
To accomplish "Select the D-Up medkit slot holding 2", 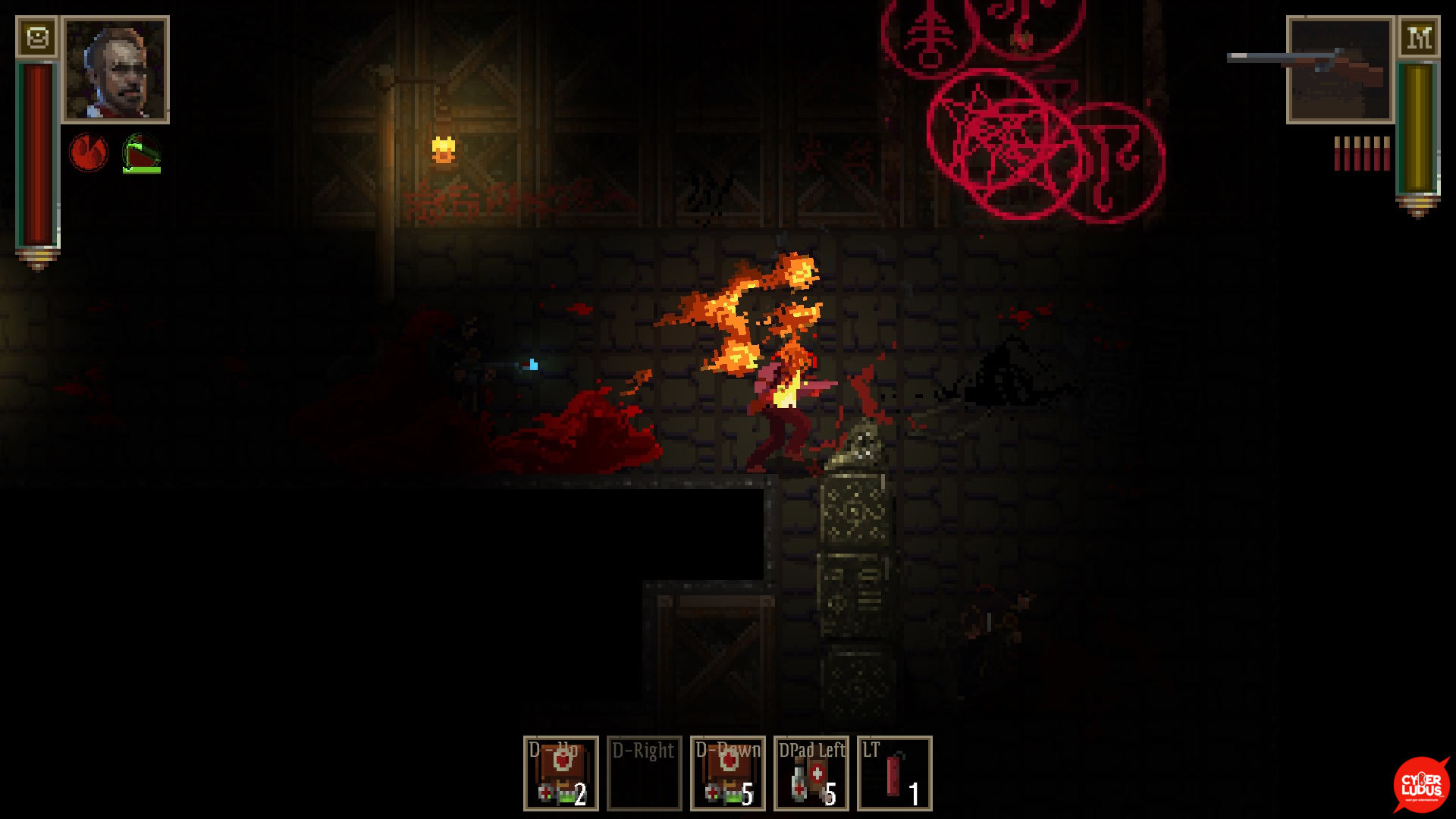I will click(561, 773).
